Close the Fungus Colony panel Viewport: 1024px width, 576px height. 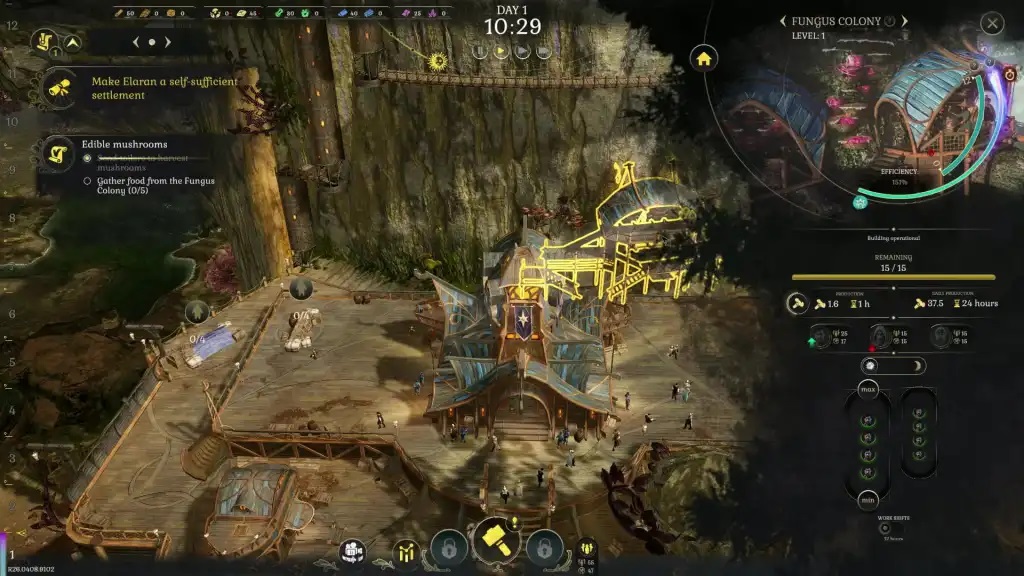click(991, 23)
